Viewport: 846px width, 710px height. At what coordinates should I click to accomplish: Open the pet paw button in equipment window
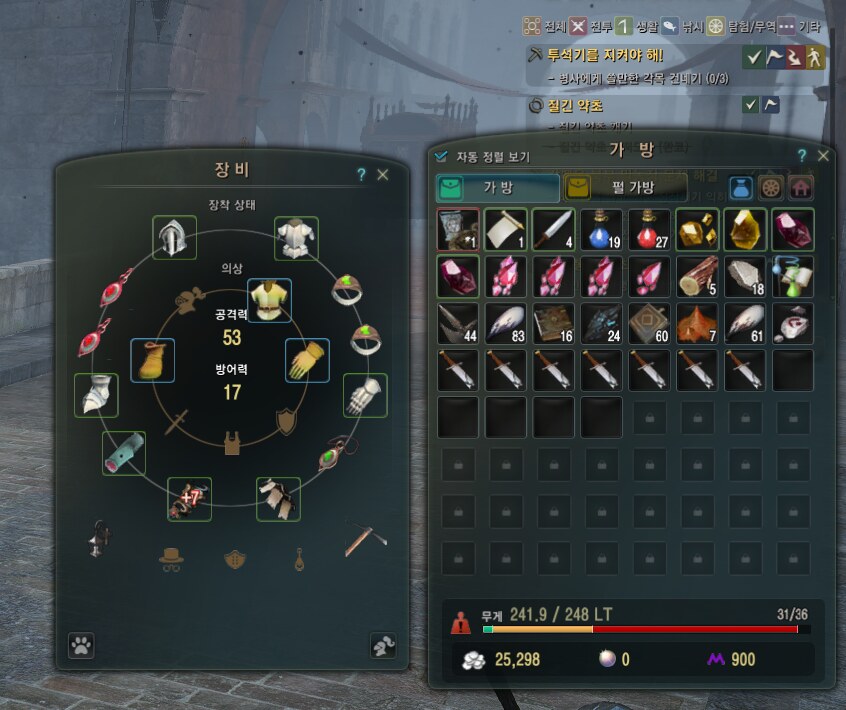pyautogui.click(x=81, y=646)
